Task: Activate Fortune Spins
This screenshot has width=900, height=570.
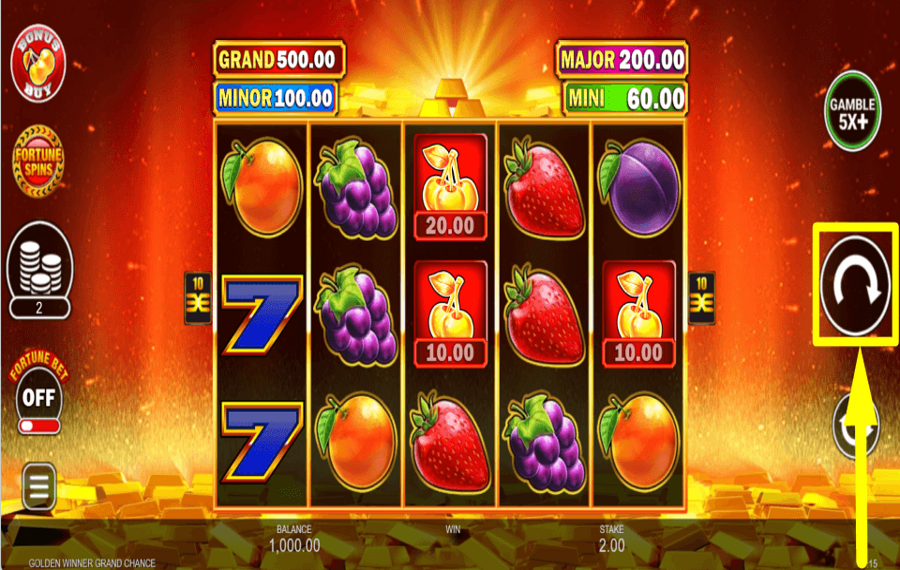Action: [38, 157]
